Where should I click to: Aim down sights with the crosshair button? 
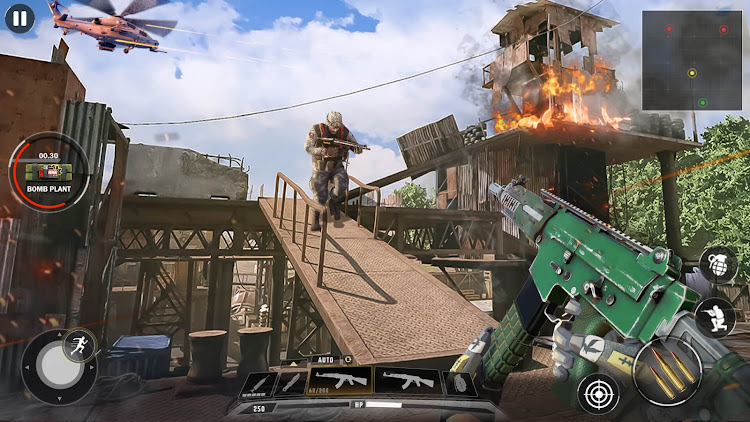598,392
